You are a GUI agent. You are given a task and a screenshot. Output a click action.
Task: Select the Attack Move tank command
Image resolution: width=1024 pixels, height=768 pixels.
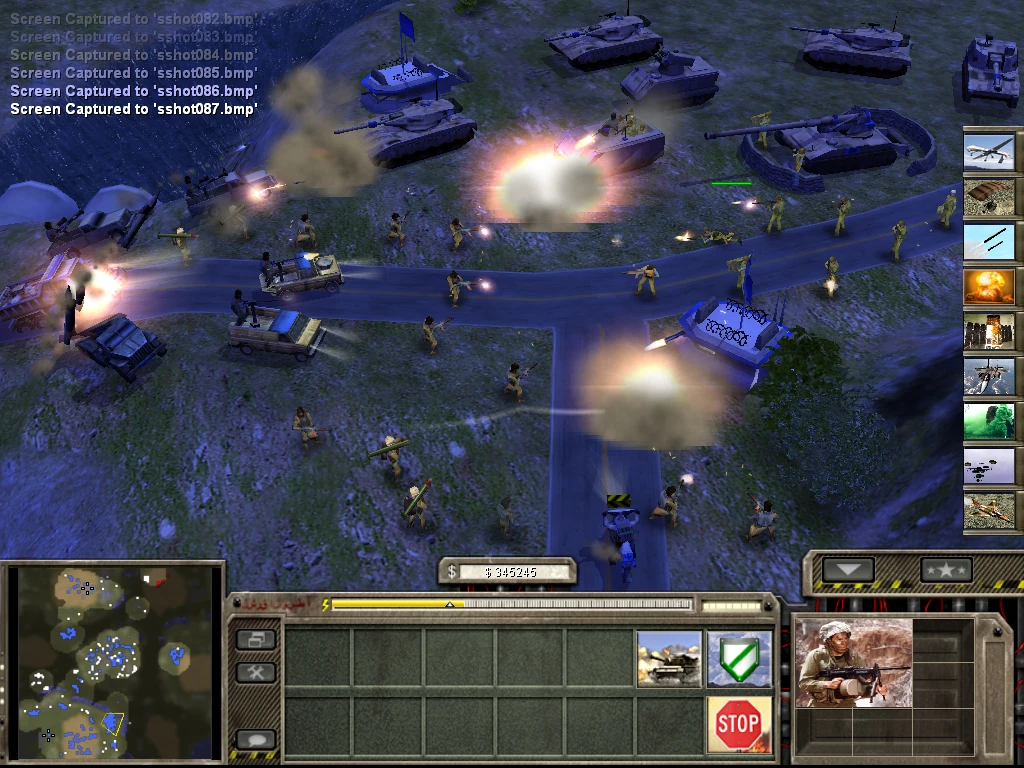(669, 658)
